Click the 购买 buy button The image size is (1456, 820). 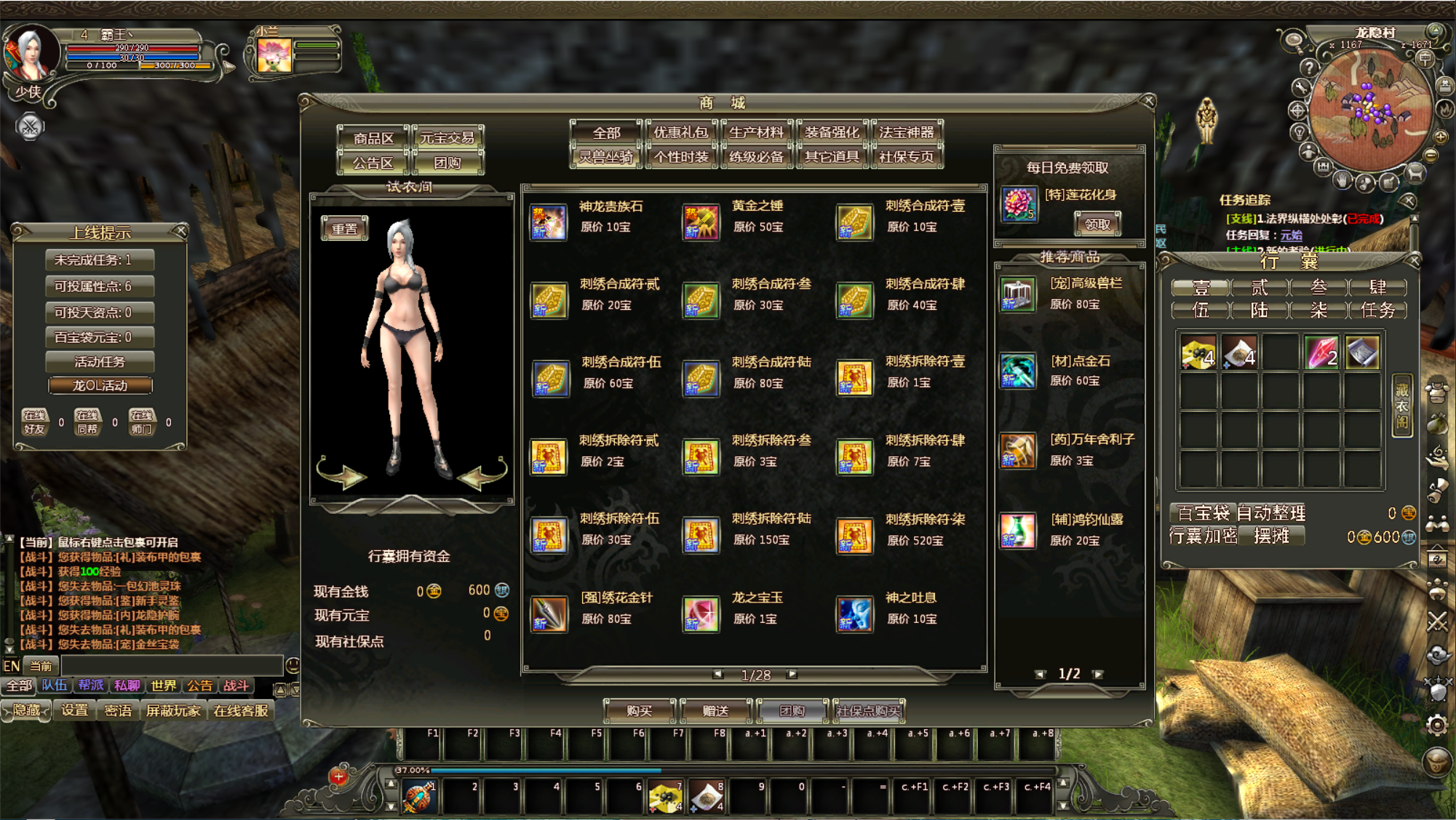640,711
